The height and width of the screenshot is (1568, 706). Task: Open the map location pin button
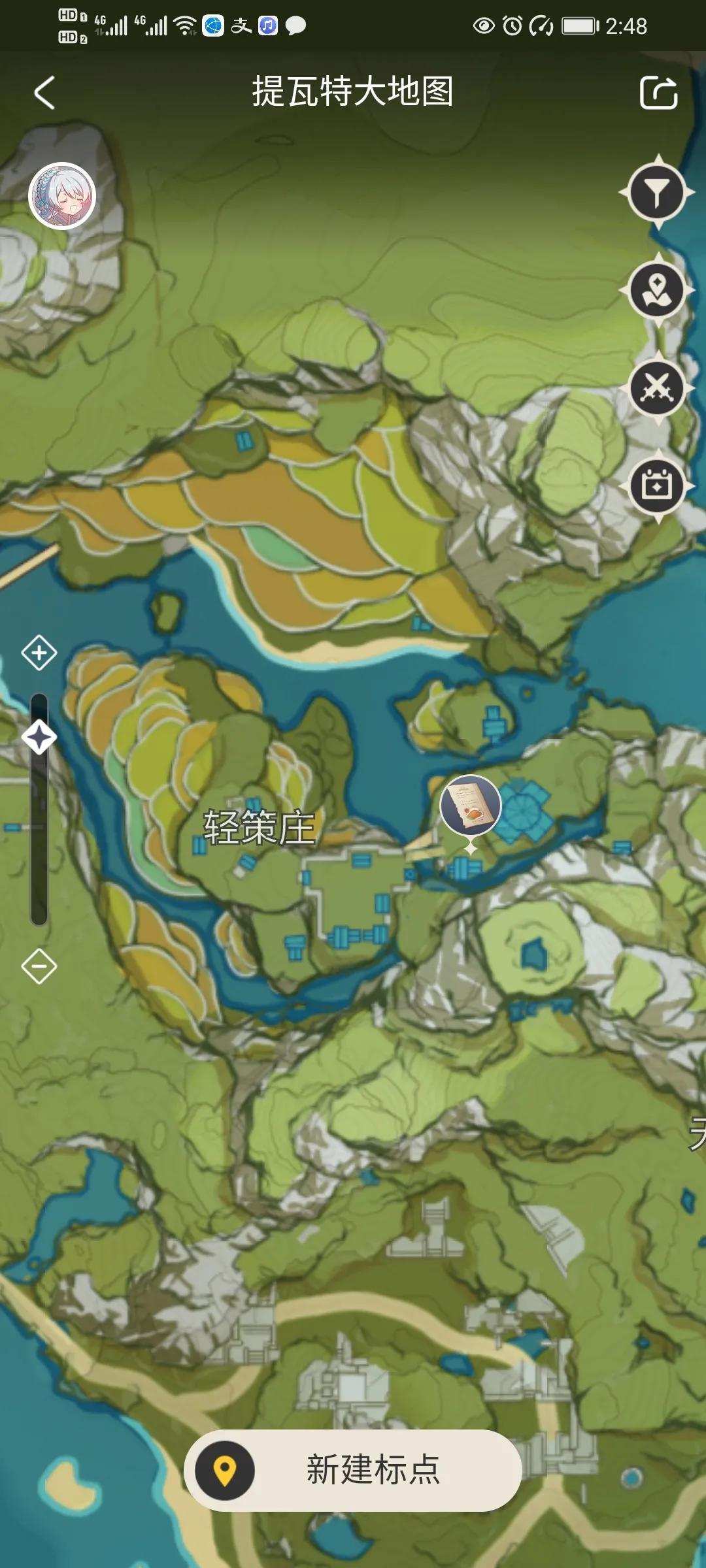[657, 290]
